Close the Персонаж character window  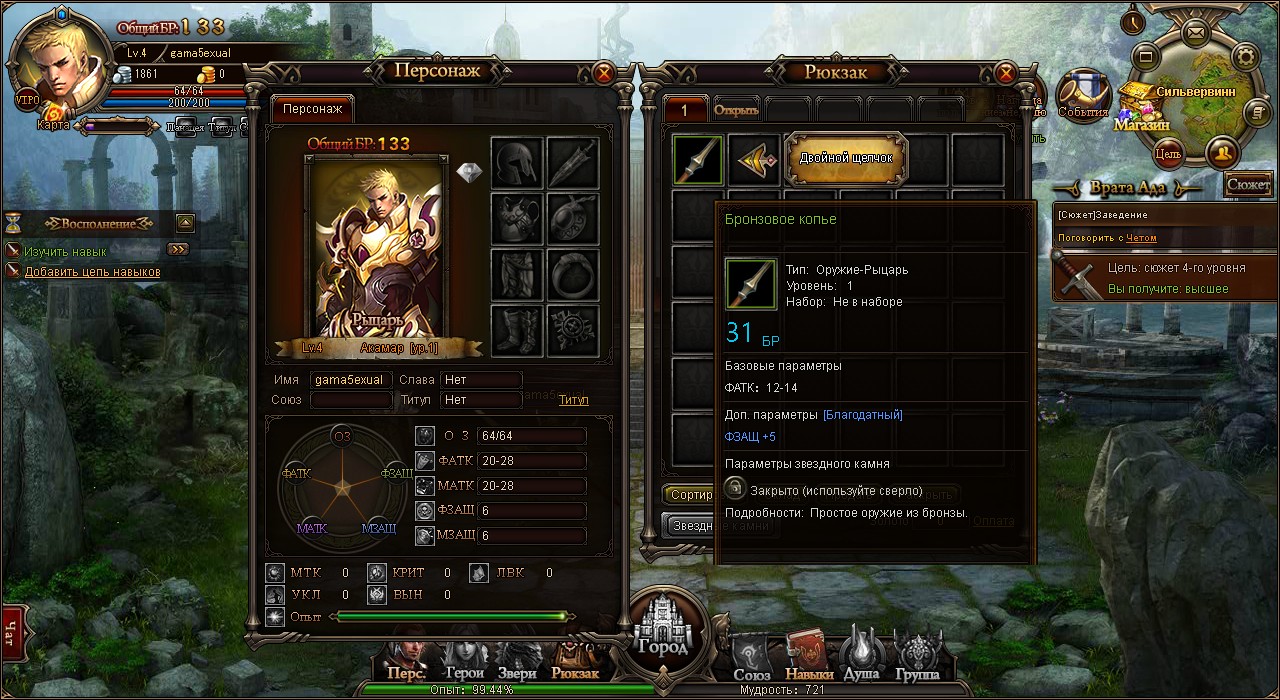pos(603,73)
